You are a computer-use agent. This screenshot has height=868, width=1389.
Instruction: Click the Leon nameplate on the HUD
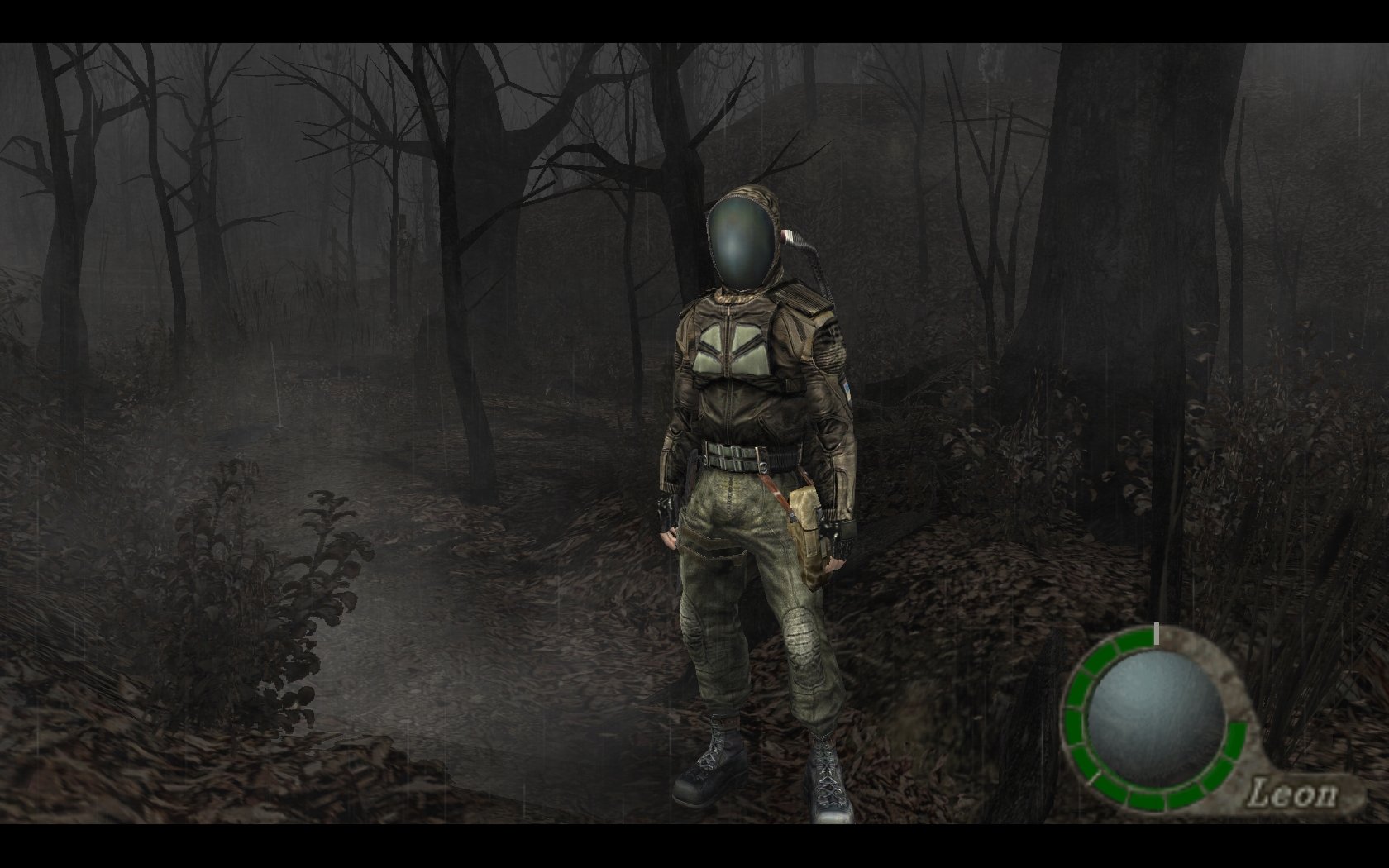pyautogui.click(x=1295, y=790)
